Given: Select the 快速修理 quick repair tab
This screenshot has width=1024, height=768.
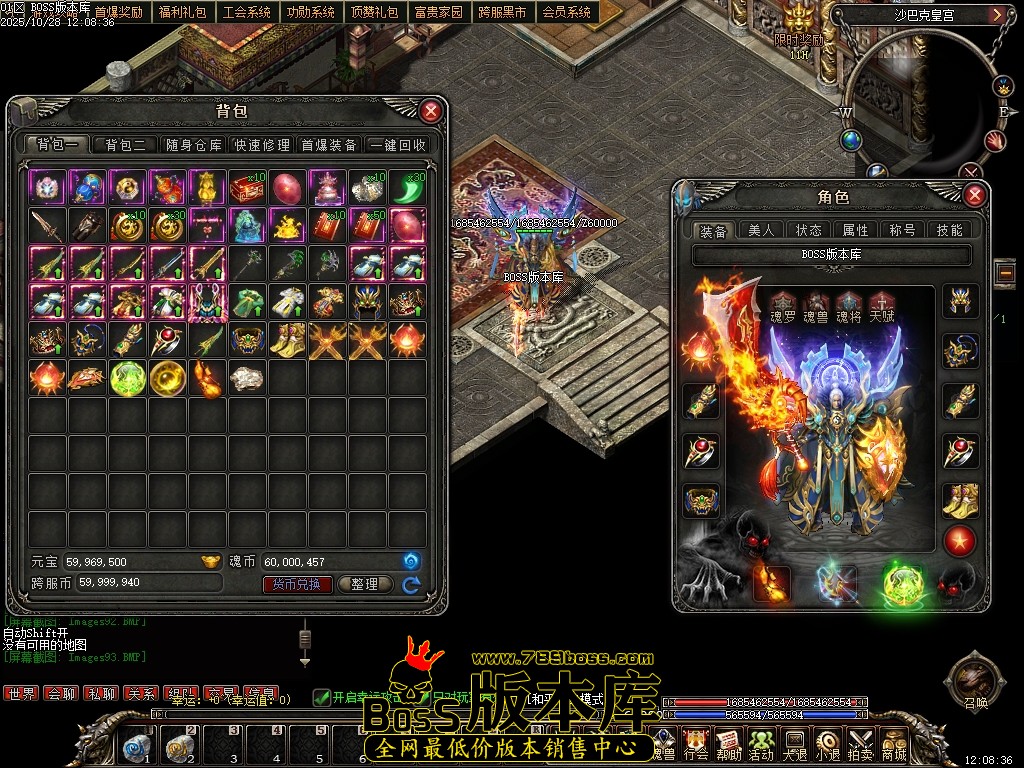Looking at the screenshot, I should 262,145.
